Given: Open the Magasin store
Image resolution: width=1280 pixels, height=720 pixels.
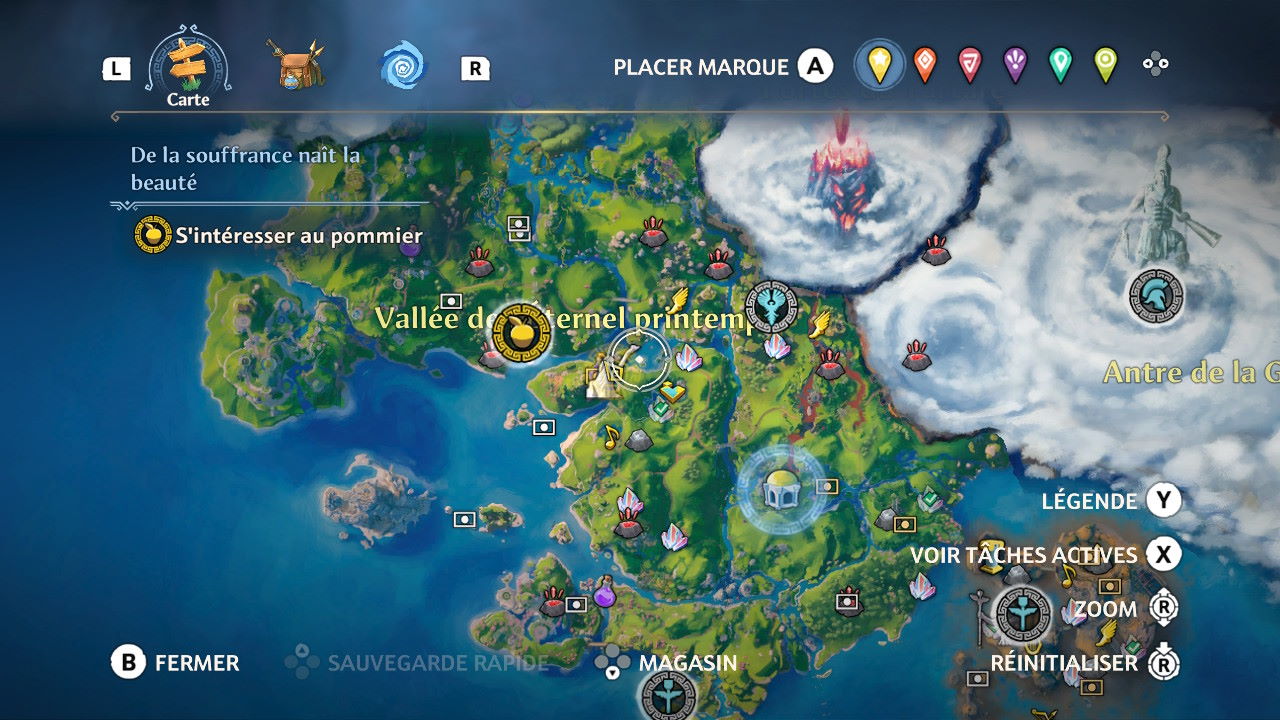Looking at the screenshot, I should [667, 663].
